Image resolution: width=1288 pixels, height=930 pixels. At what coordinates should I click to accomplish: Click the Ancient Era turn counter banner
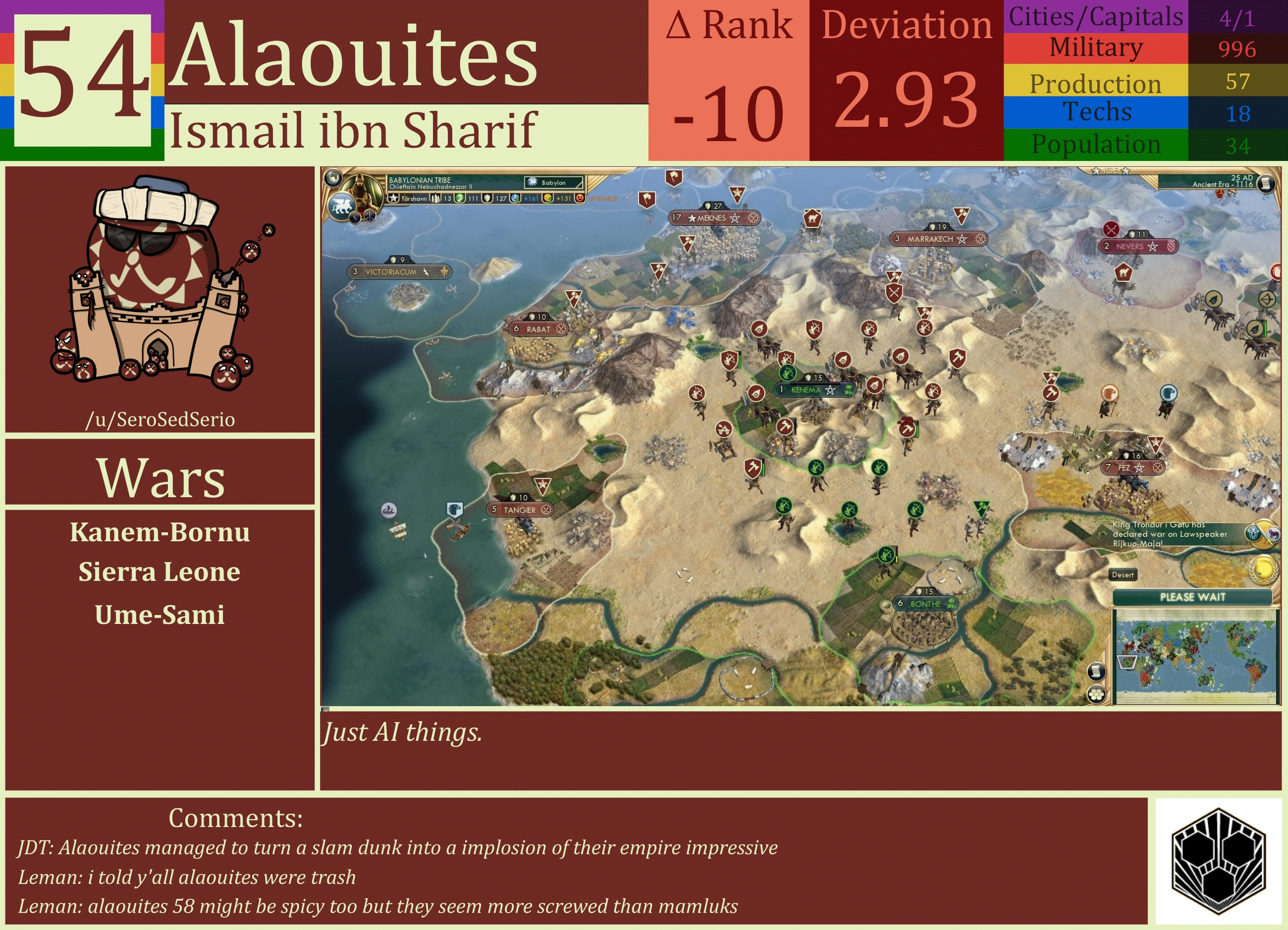click(x=1223, y=182)
